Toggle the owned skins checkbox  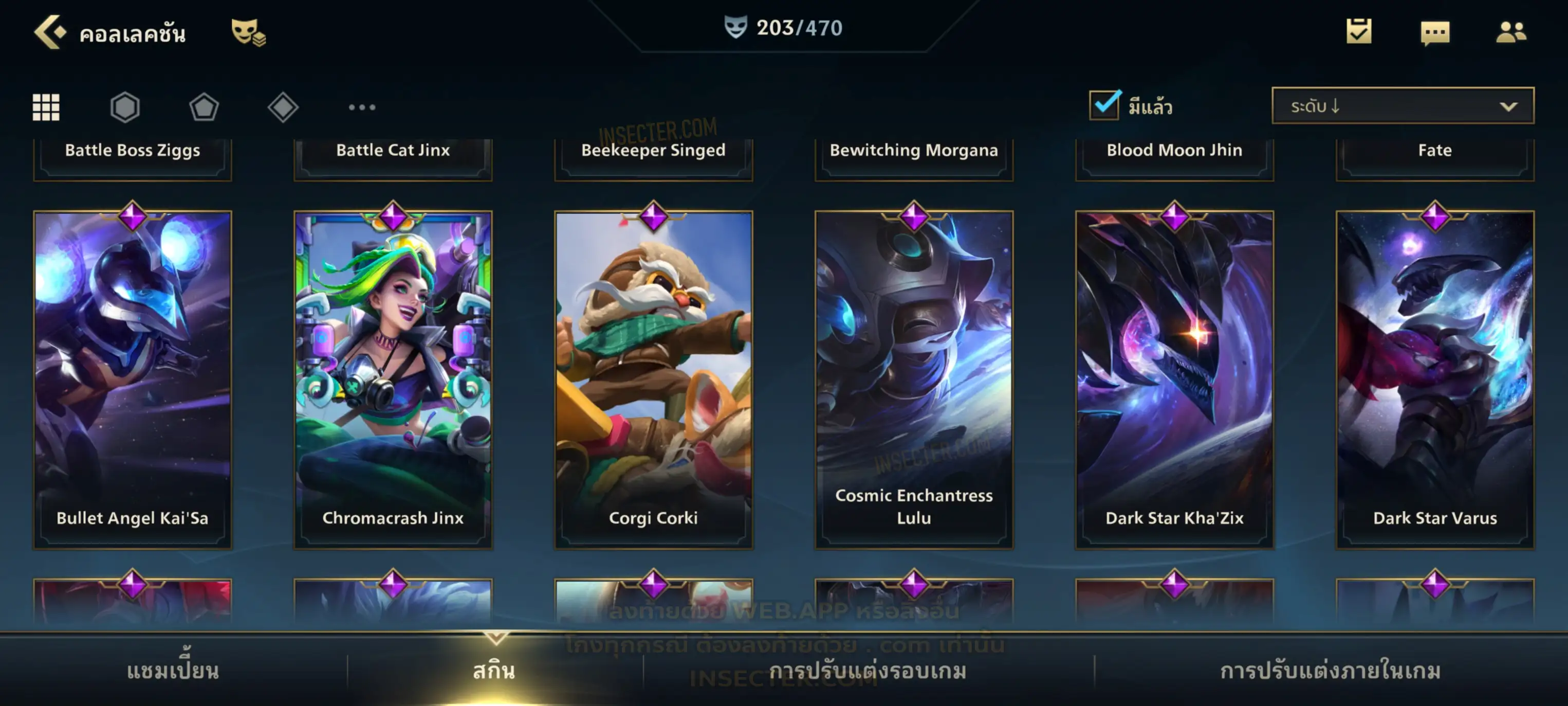(x=1104, y=105)
